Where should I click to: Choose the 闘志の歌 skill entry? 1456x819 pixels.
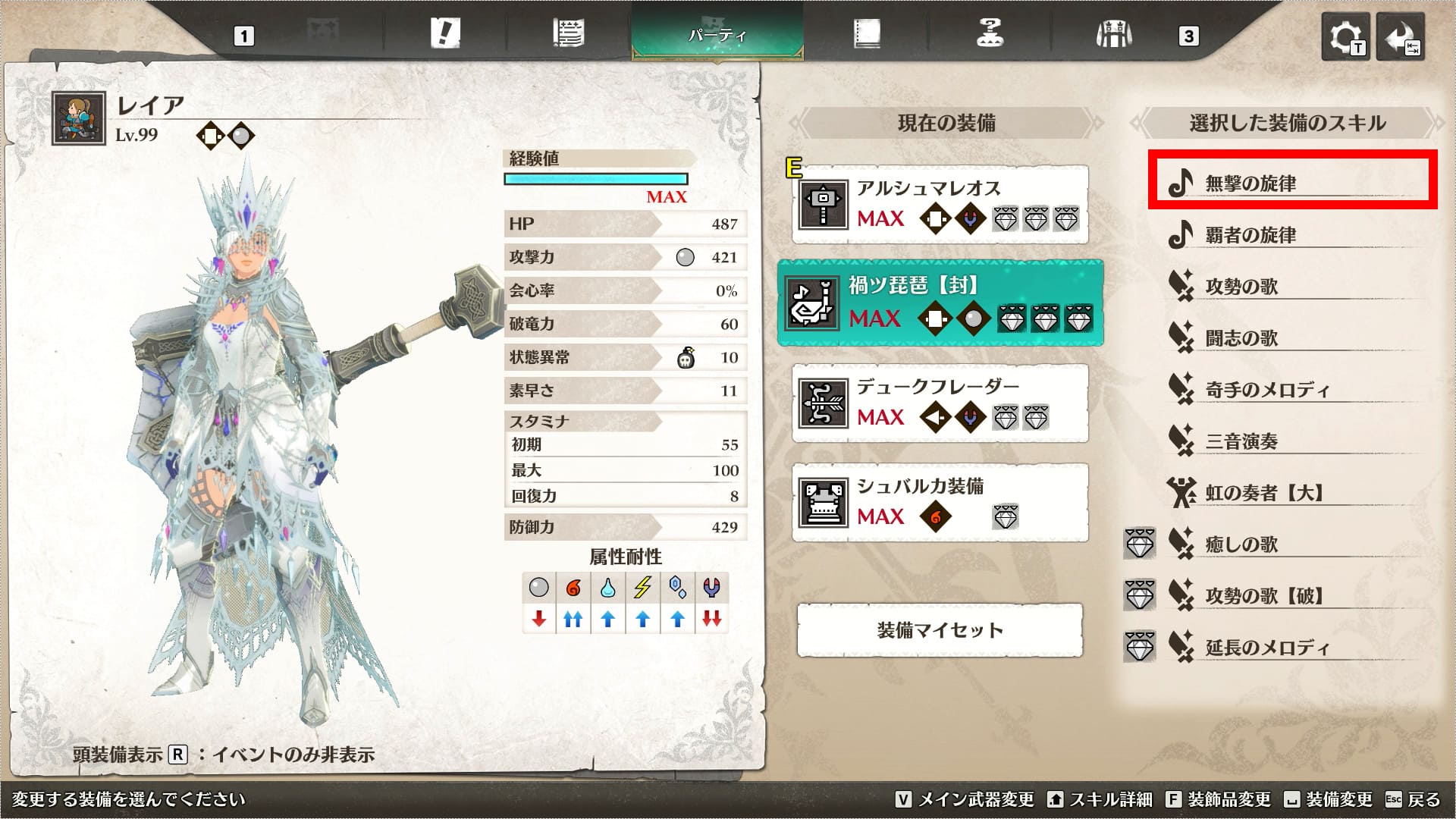[1291, 337]
